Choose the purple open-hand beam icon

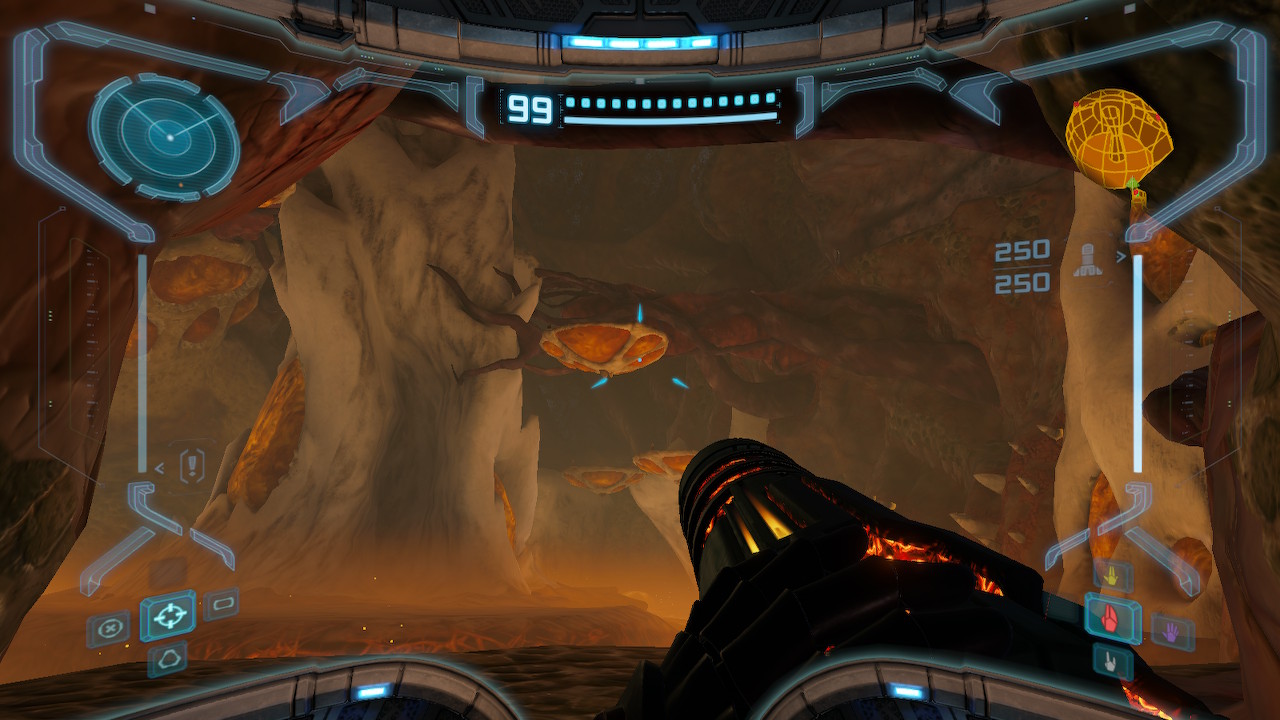(x=1171, y=630)
